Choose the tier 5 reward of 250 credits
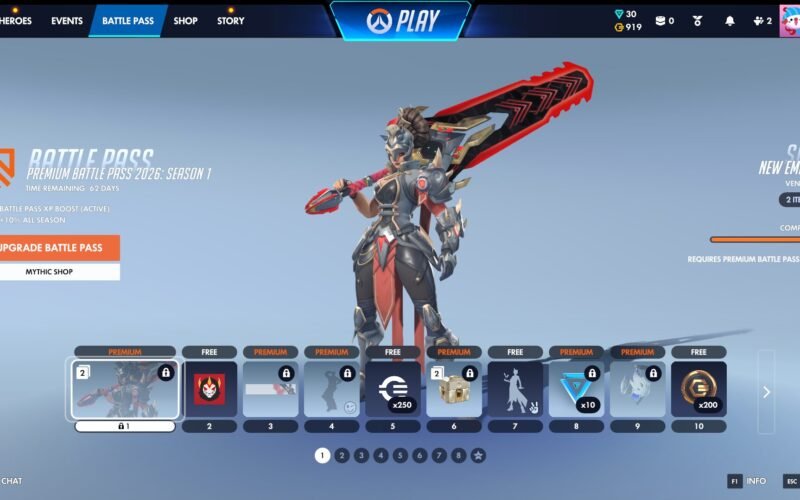This screenshot has width=800, height=500. click(x=393, y=389)
